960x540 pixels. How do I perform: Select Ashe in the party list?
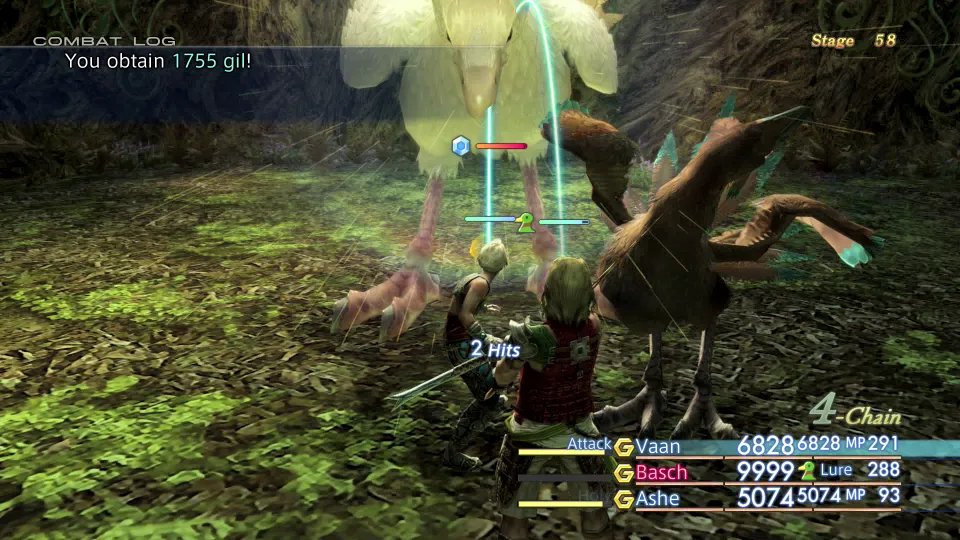coord(658,498)
